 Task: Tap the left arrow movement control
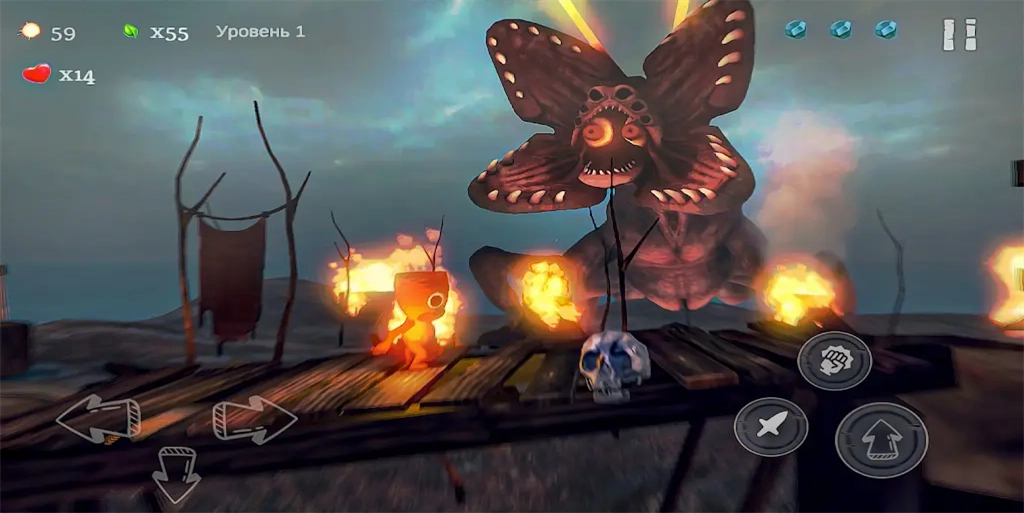click(x=97, y=419)
